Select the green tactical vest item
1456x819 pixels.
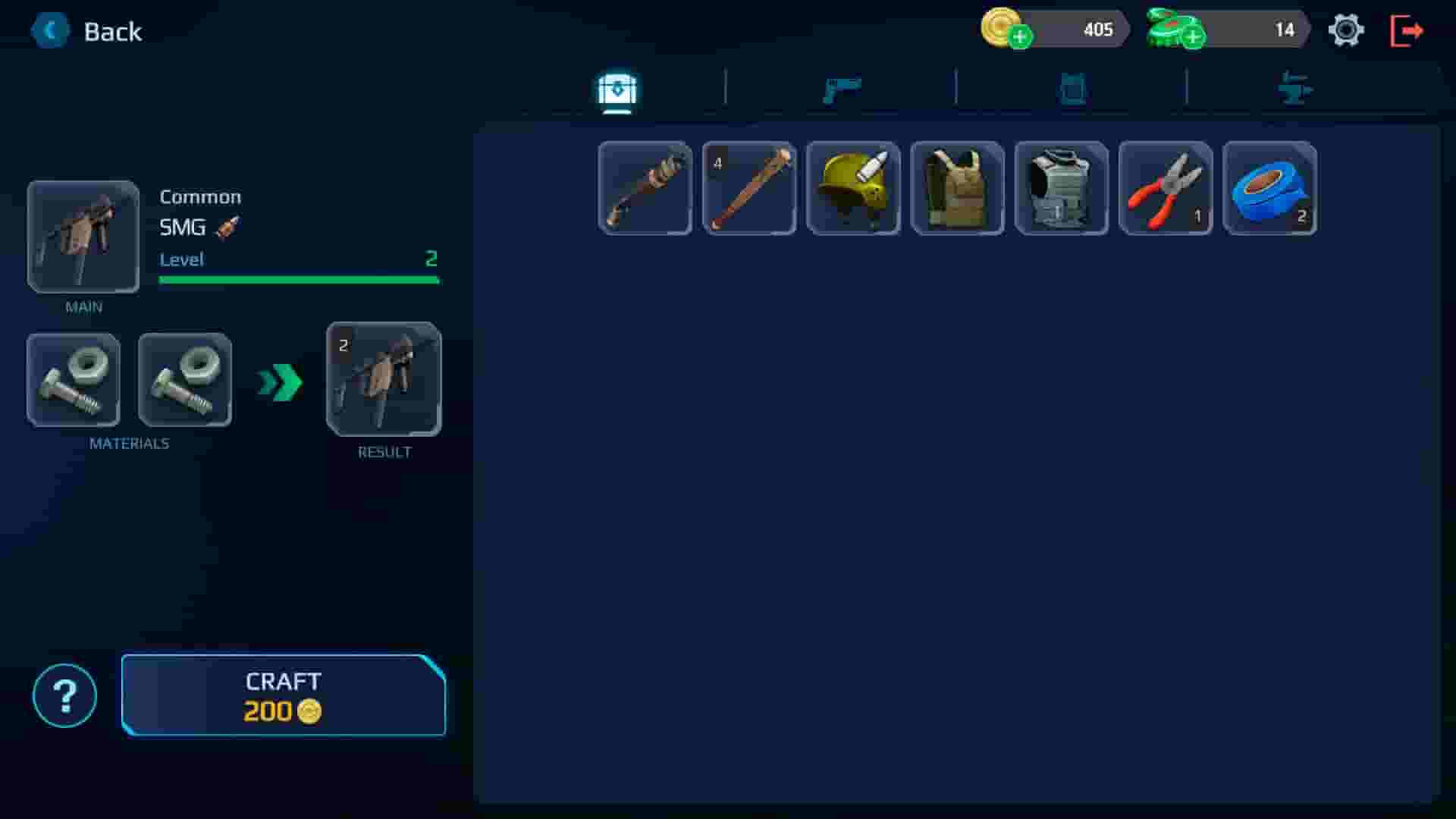click(x=1060, y=187)
